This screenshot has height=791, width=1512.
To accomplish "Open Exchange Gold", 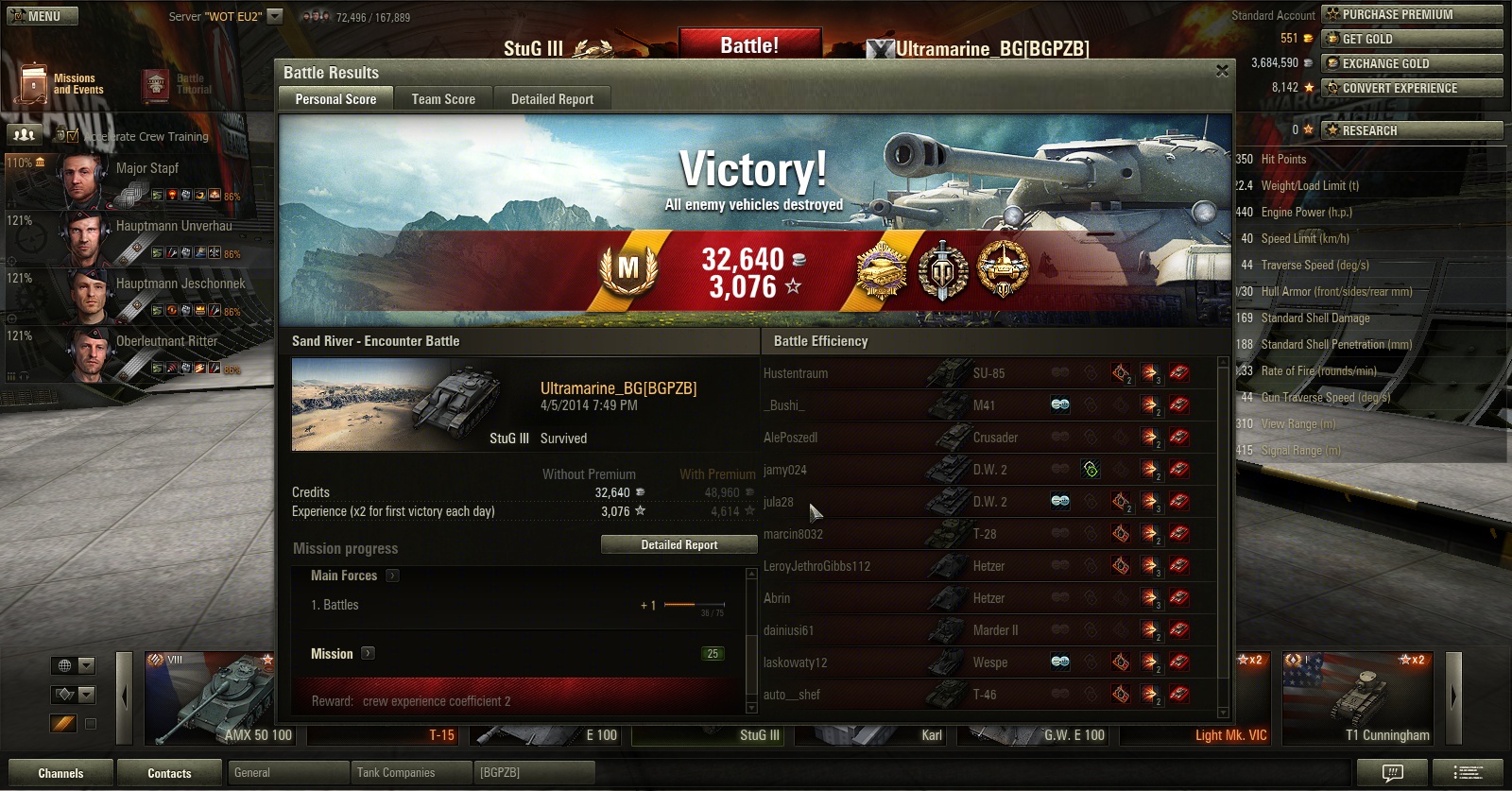I will 1412,63.
